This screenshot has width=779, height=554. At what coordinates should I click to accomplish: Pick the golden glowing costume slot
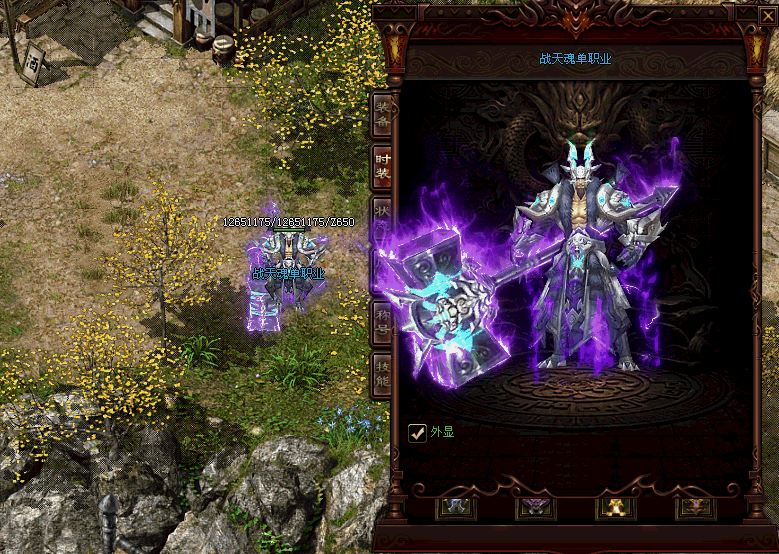pyautogui.click(x=616, y=507)
